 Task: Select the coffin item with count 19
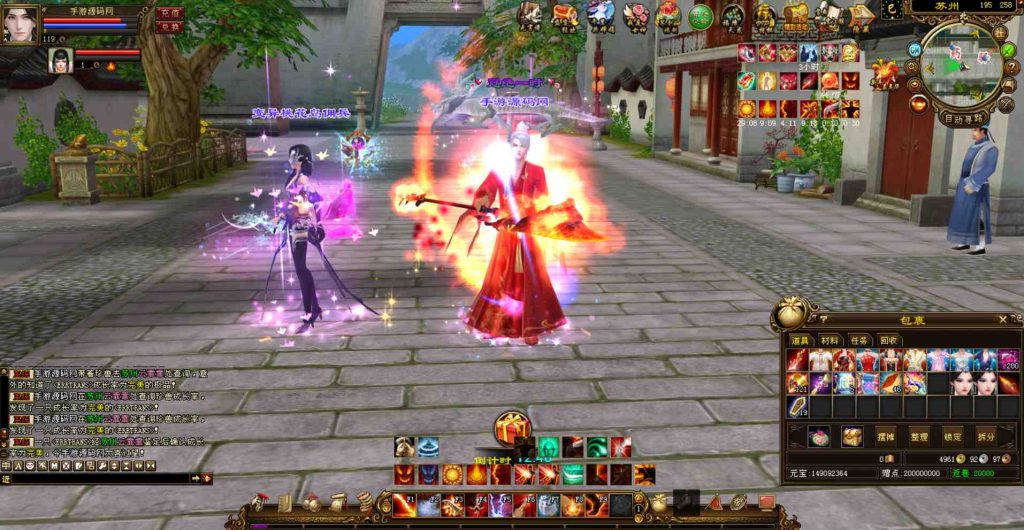[x=797, y=407]
